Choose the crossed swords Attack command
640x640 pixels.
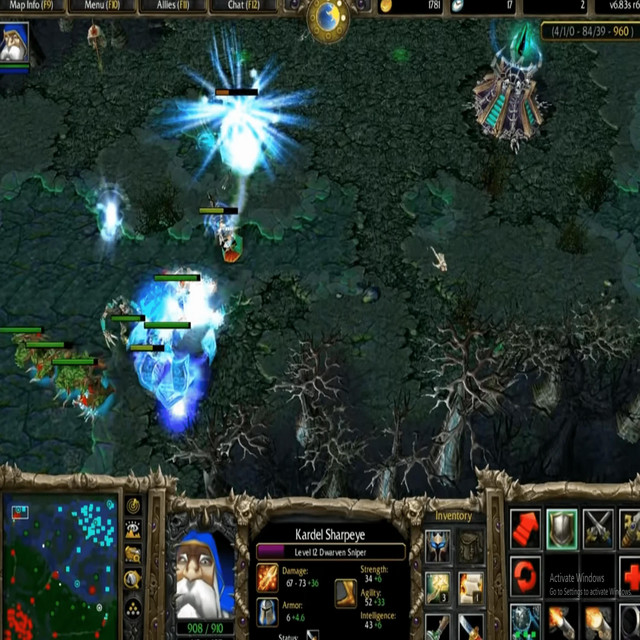pyautogui.click(x=599, y=527)
